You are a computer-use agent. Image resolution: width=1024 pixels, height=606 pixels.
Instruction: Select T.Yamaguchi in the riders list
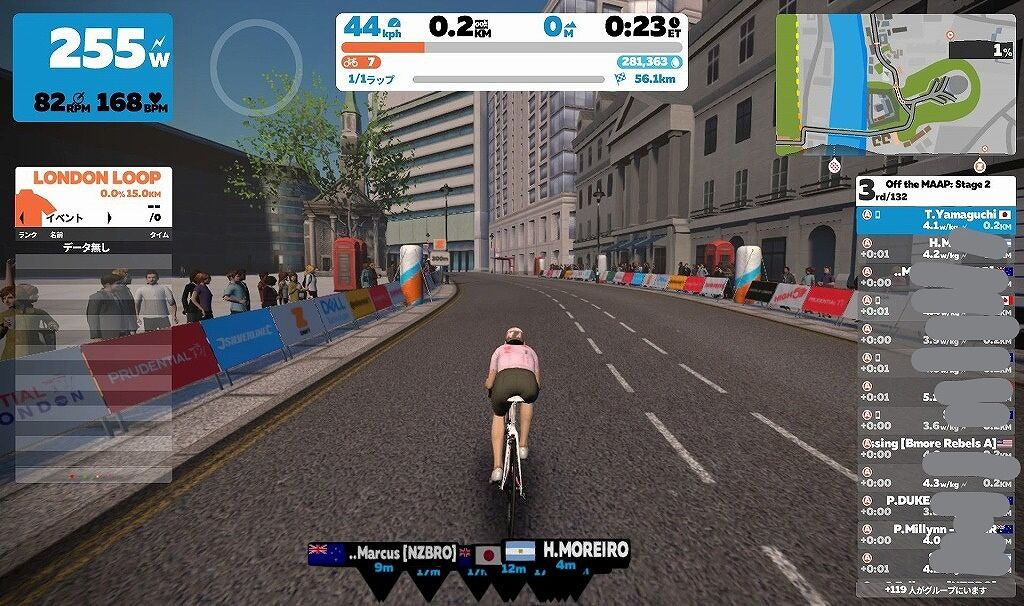tap(935, 220)
